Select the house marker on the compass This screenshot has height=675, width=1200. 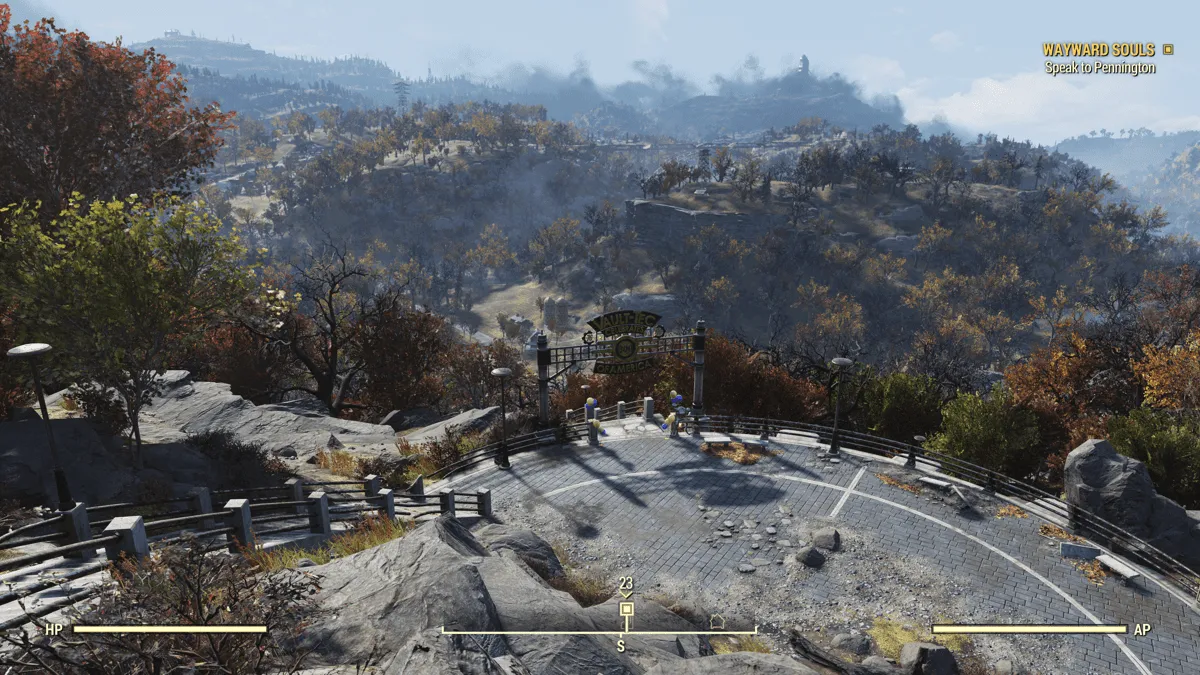pyautogui.click(x=717, y=621)
